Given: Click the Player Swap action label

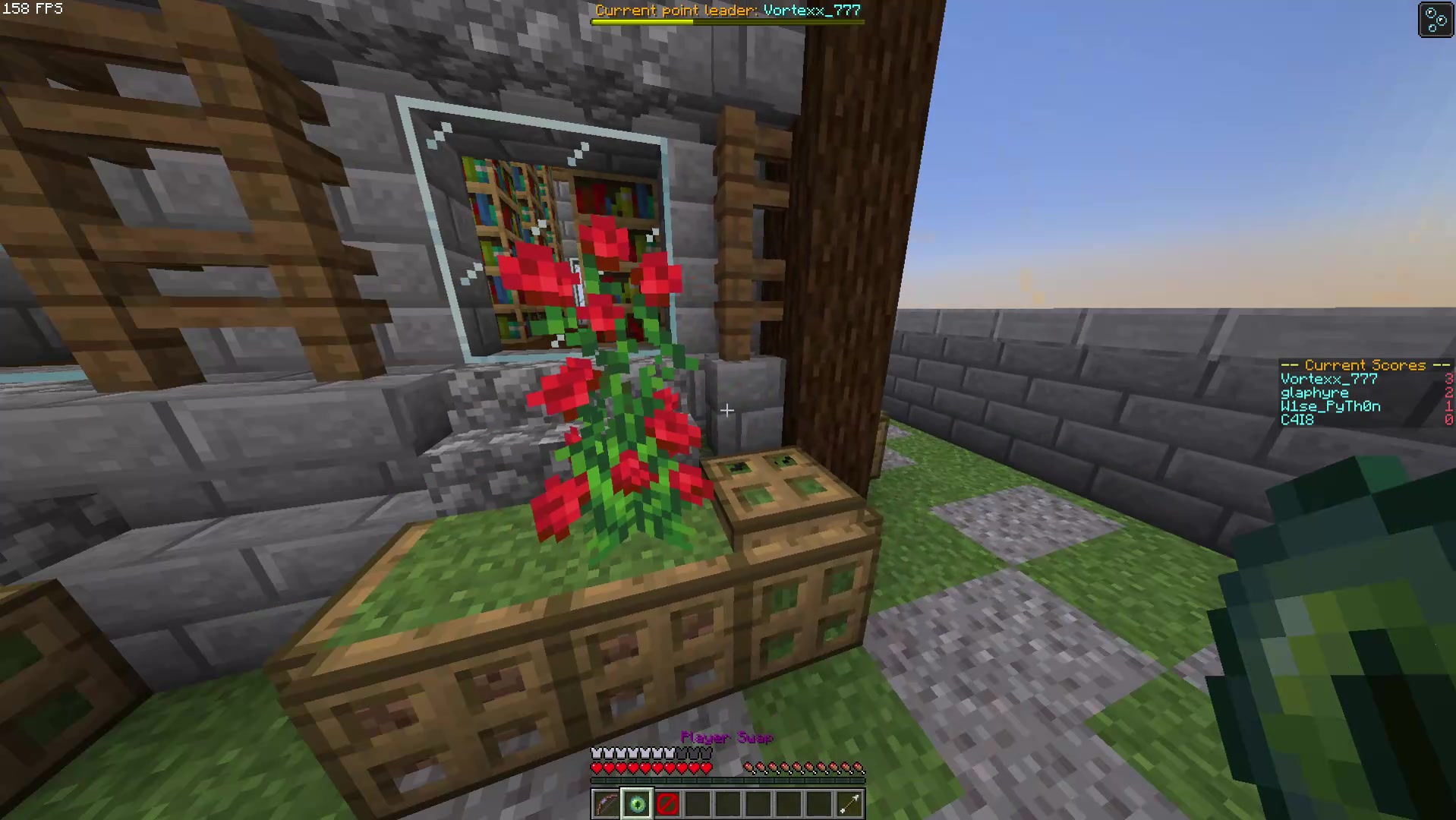Looking at the screenshot, I should click(726, 737).
